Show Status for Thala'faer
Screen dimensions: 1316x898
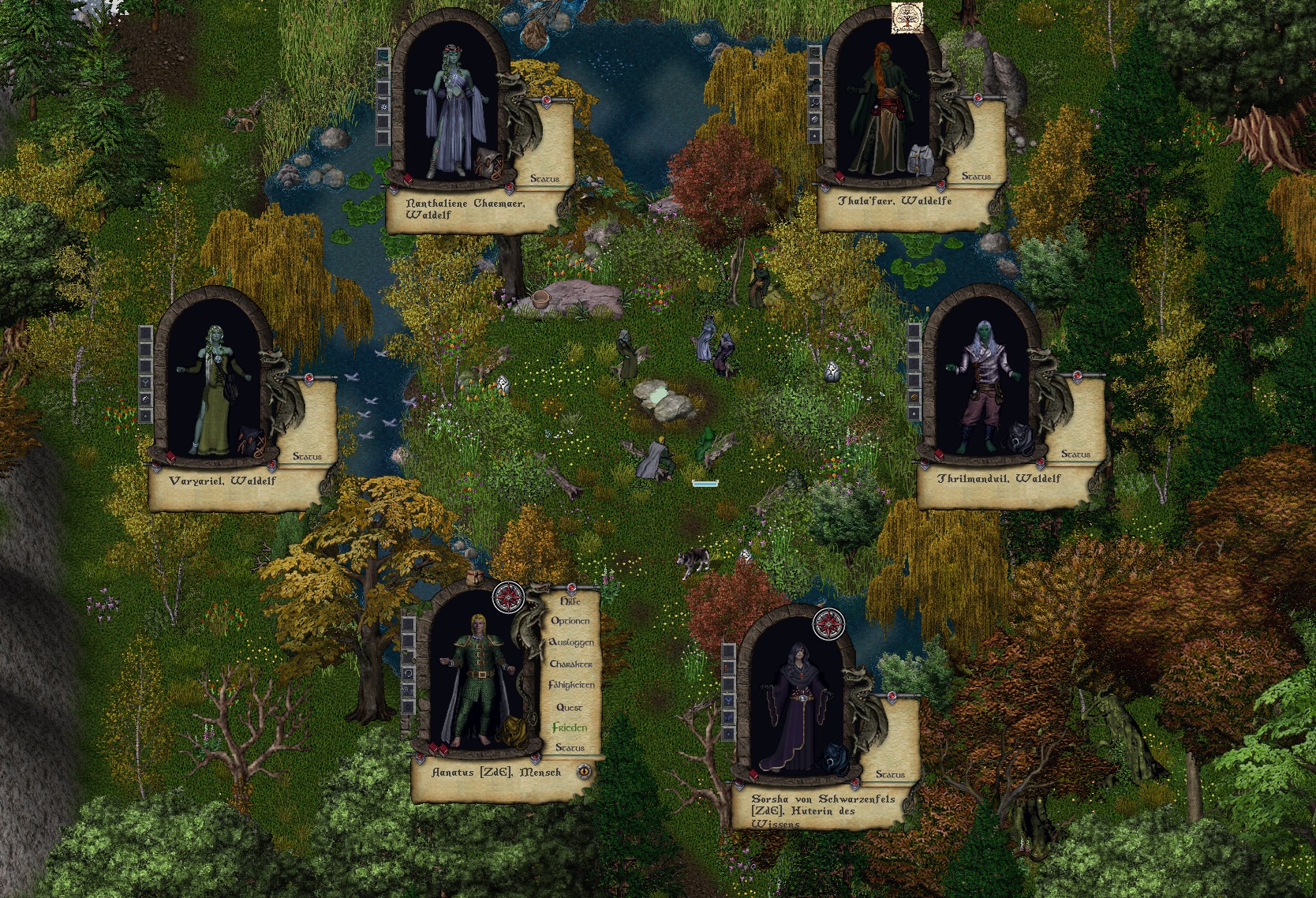point(976,177)
